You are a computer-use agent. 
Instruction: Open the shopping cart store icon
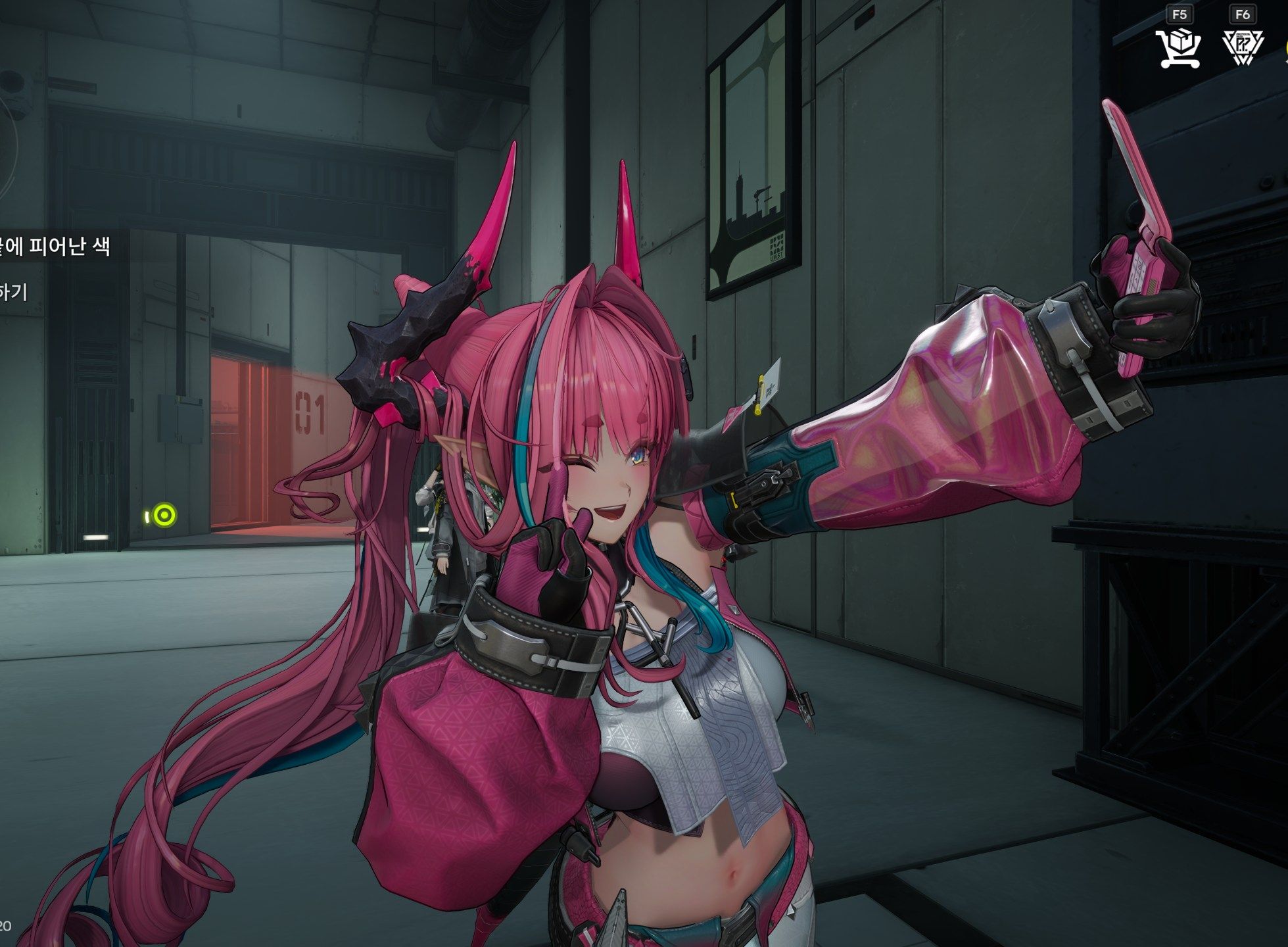(x=1180, y=47)
